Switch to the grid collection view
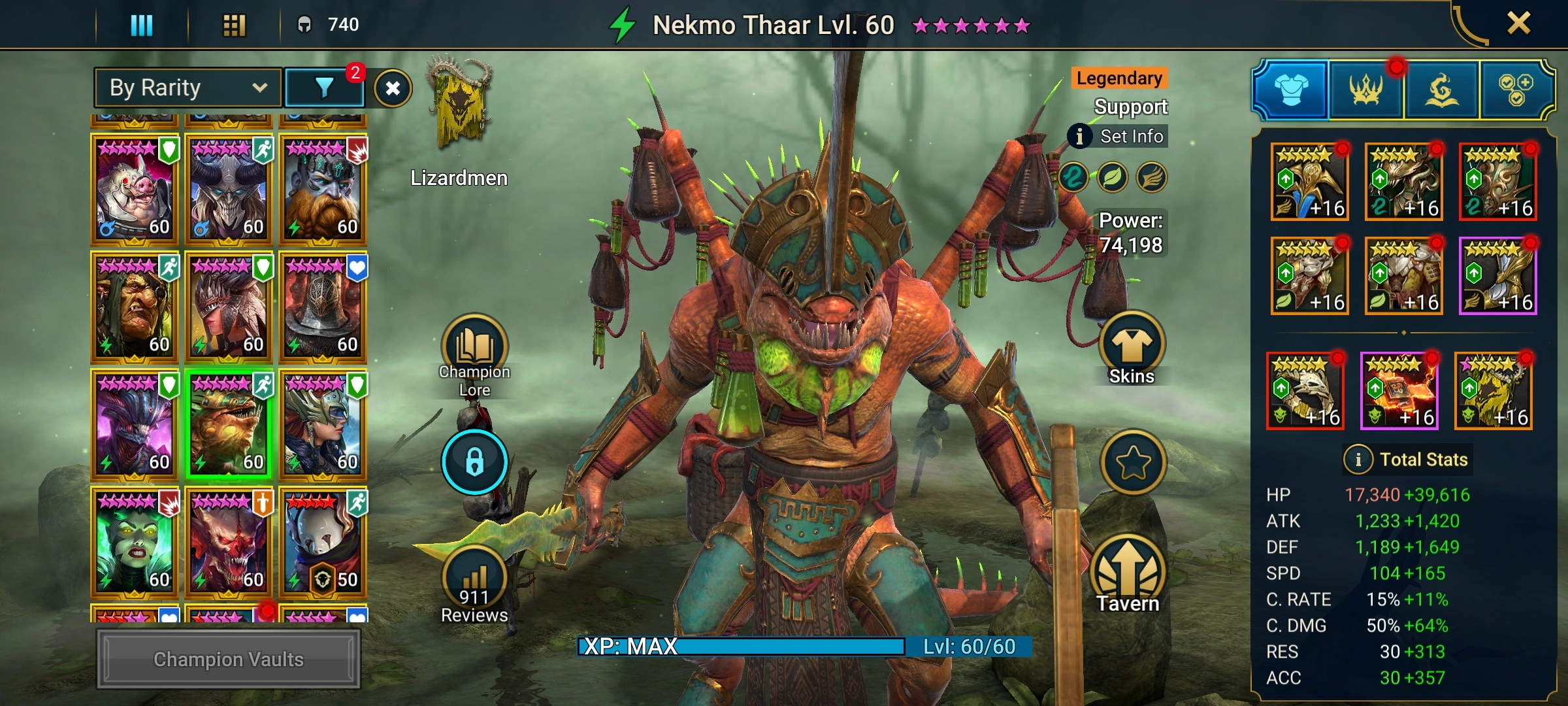The width and height of the screenshot is (1568, 706). point(234,25)
